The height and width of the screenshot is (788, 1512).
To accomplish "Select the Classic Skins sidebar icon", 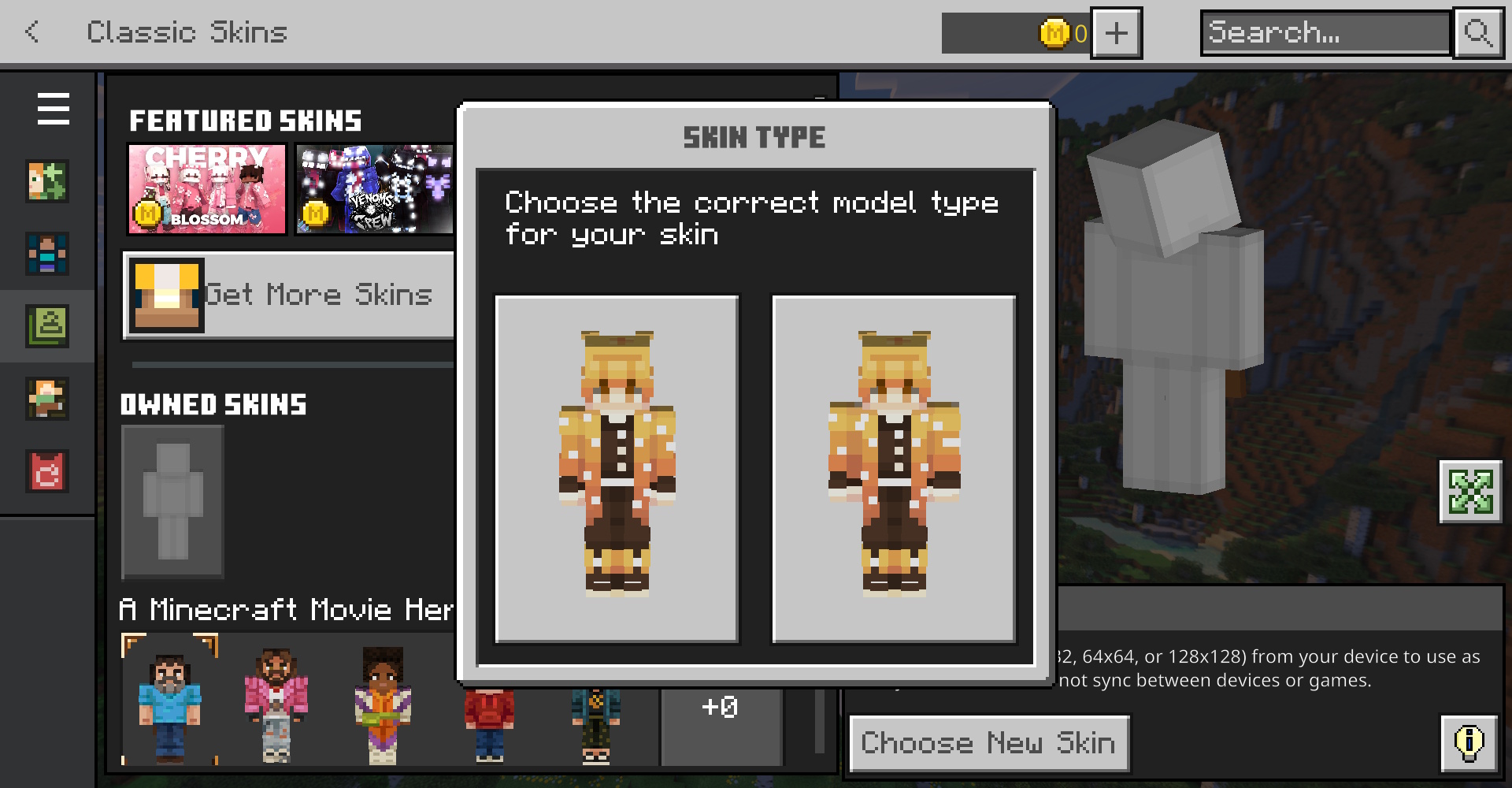I will pos(47,326).
